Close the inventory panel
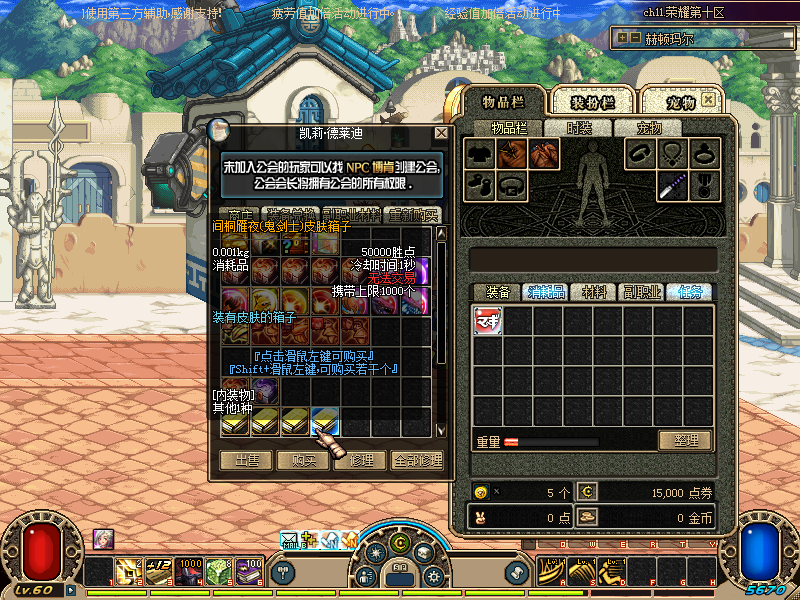Screen dimensions: 800x600 pos(709,101)
